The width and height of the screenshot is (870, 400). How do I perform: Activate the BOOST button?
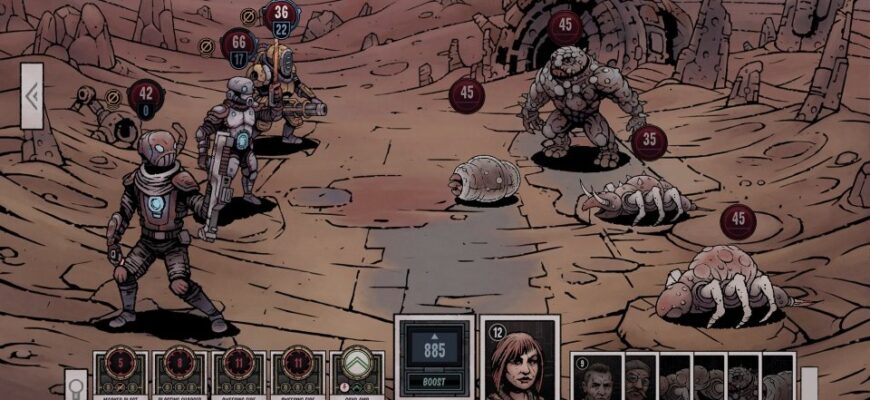tap(434, 381)
